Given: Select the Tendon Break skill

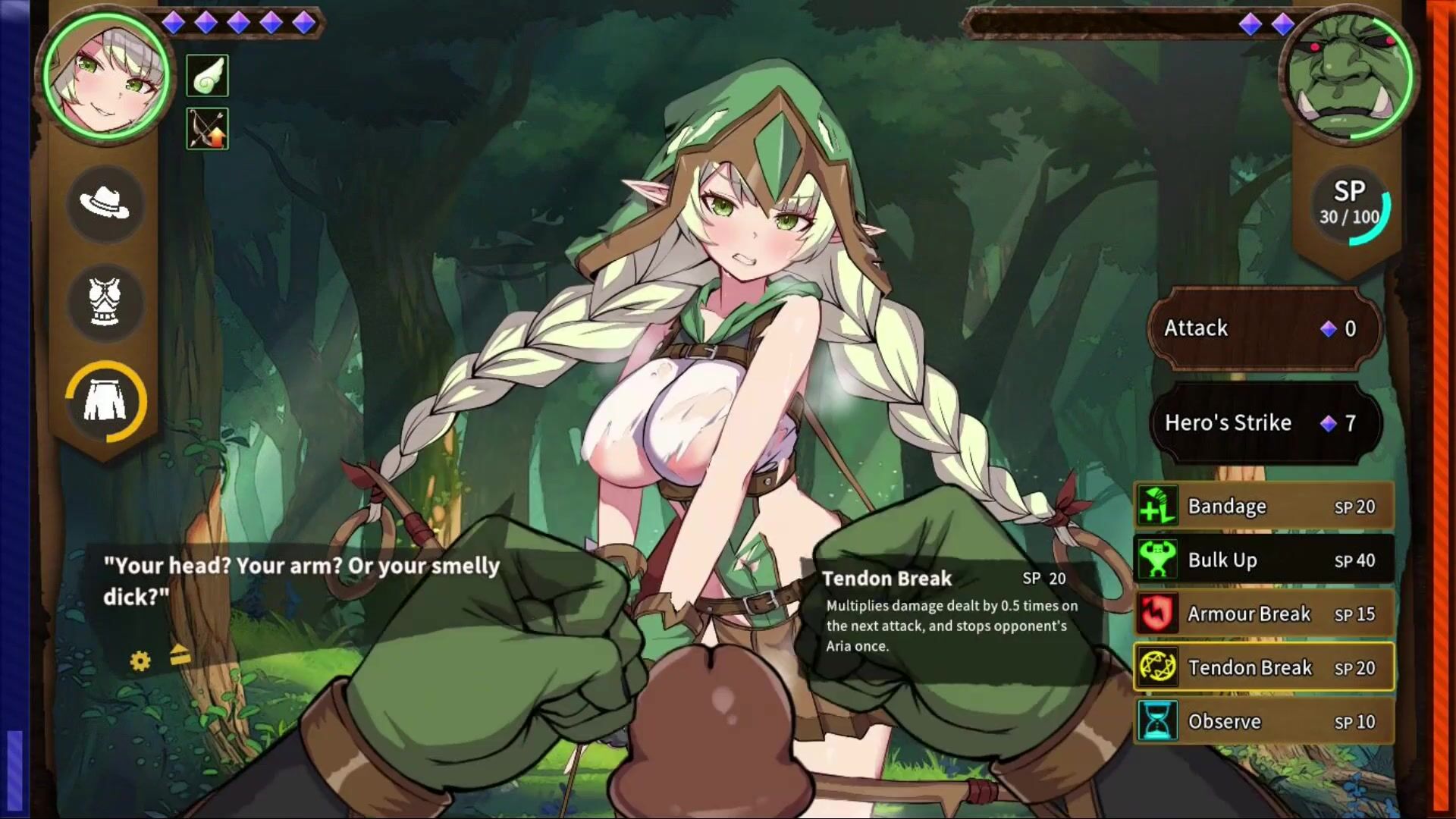Looking at the screenshot, I should point(1263,668).
